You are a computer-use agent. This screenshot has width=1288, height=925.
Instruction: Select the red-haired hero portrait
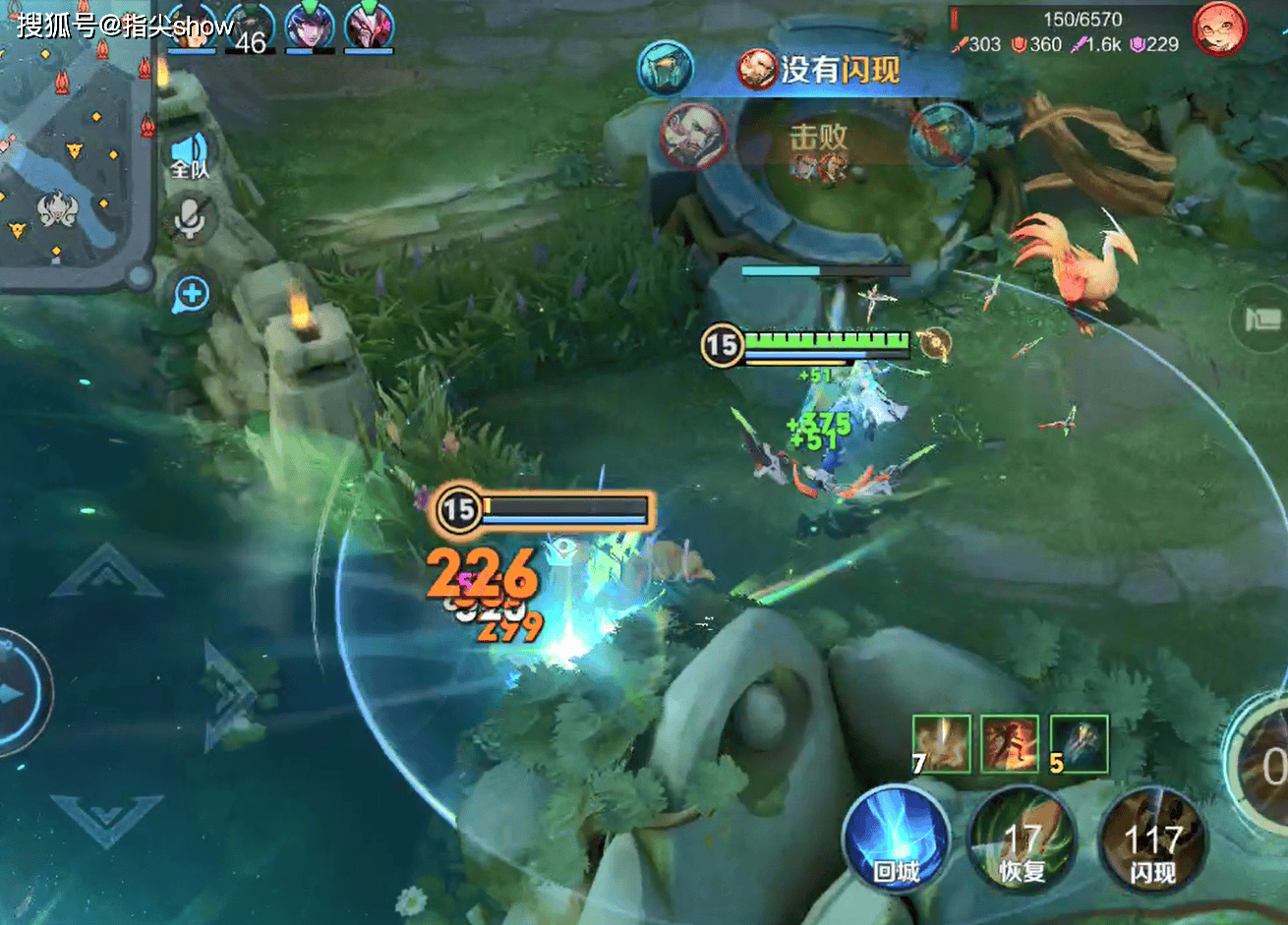pyautogui.click(x=1219, y=29)
